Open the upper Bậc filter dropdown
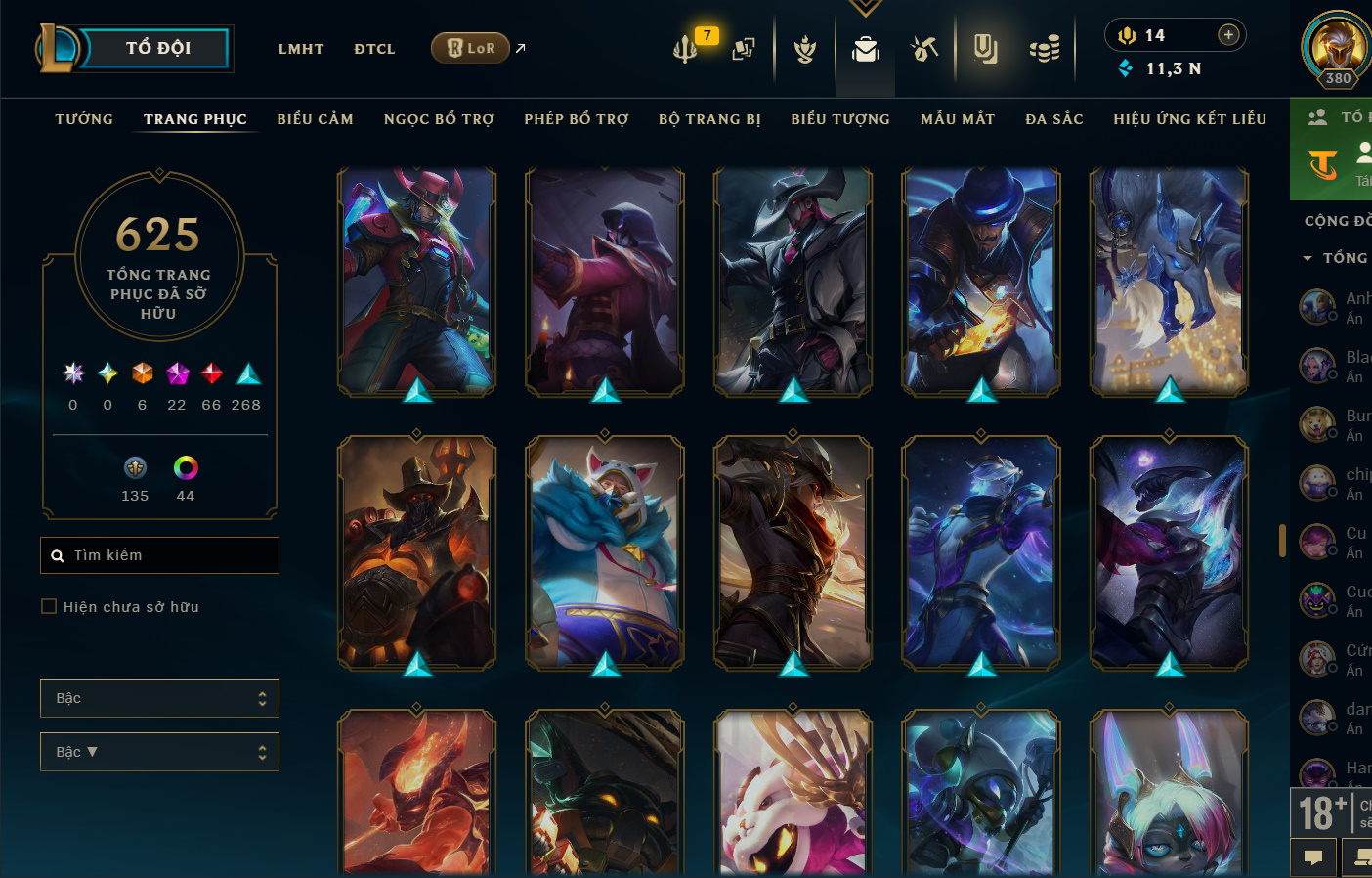1372x878 pixels. pyautogui.click(x=159, y=698)
